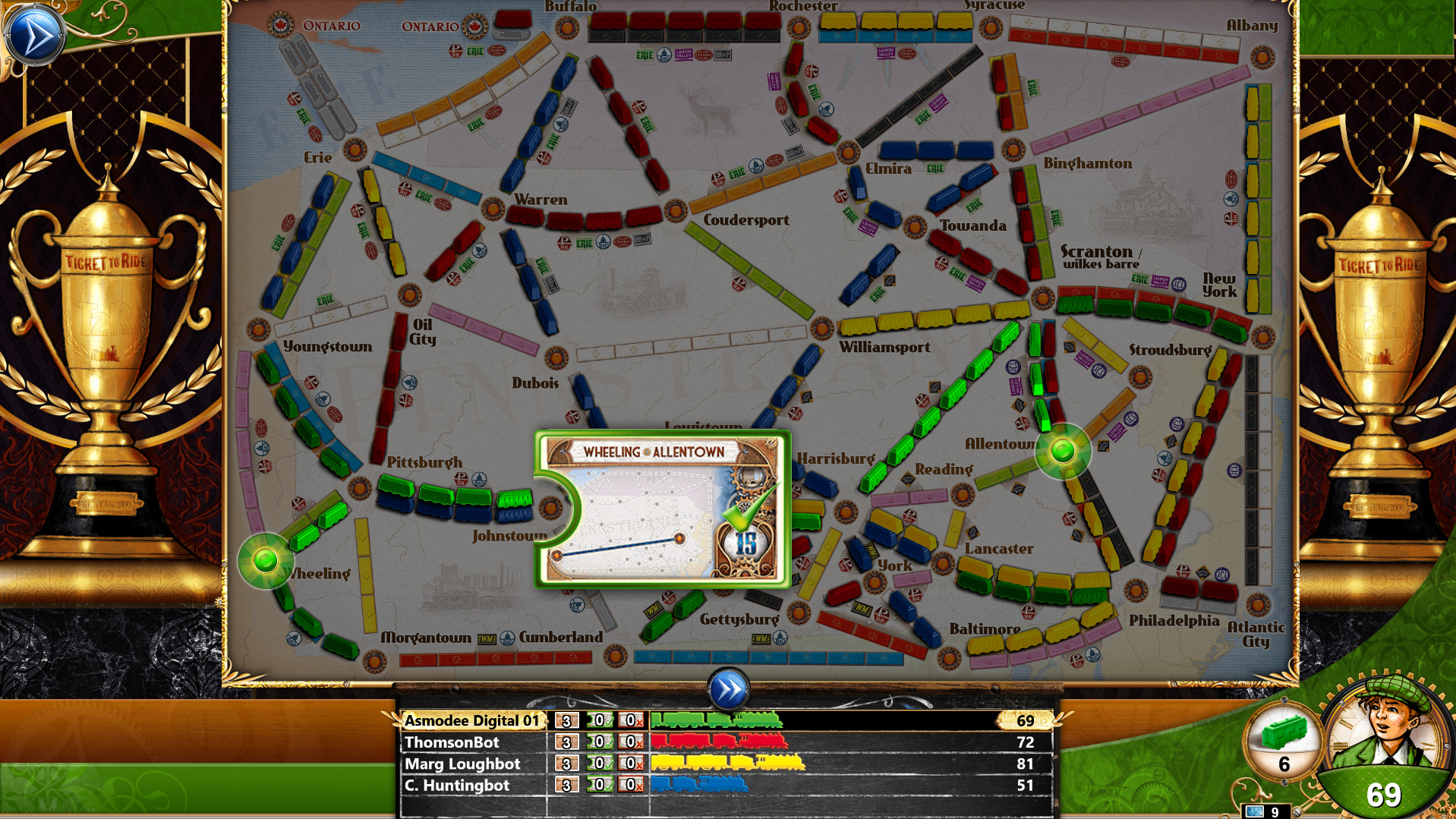Click C. Huntingbot's destination card icon
The image size is (1456, 819).
point(566,786)
